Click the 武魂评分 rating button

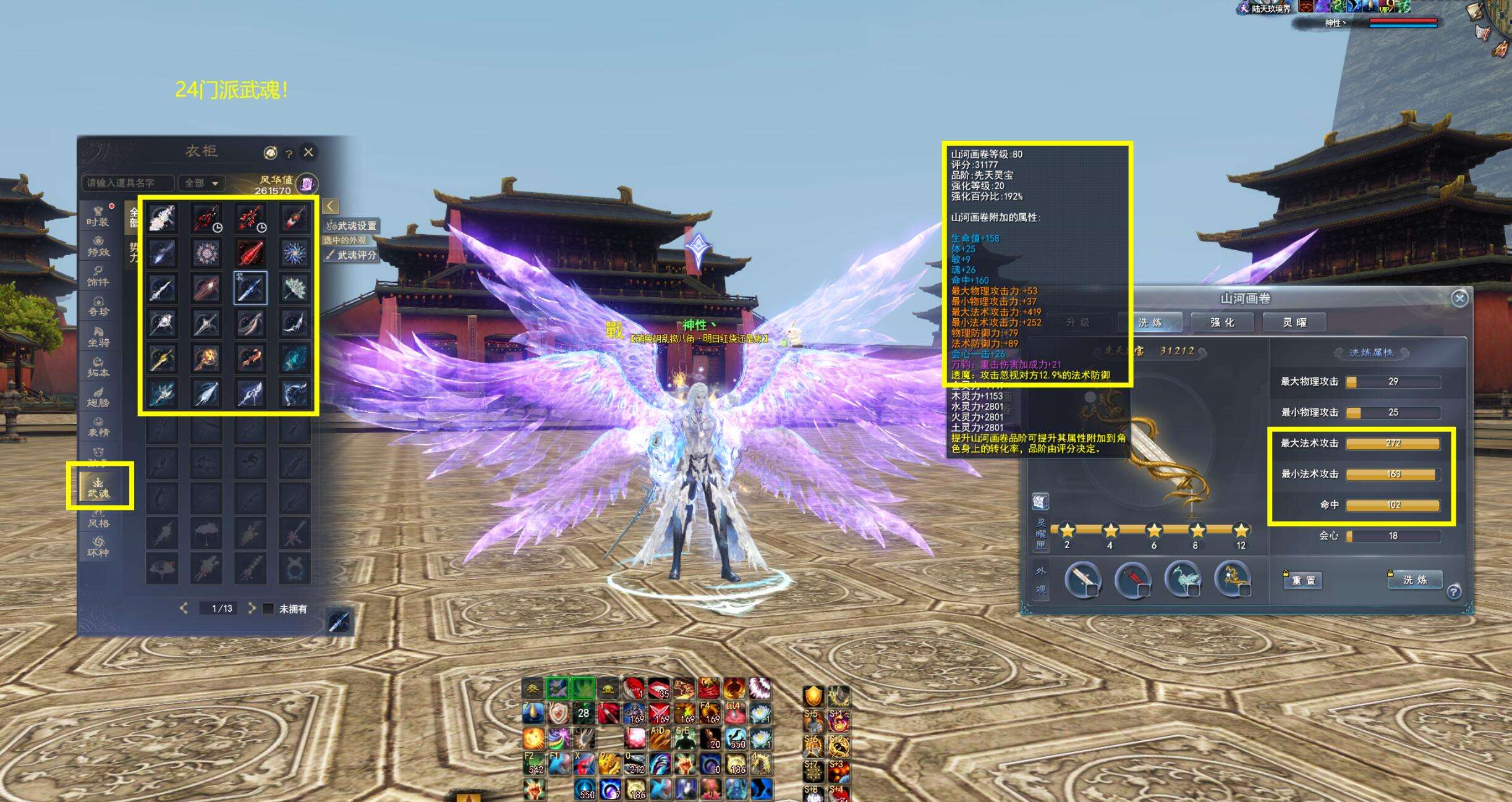(x=352, y=255)
